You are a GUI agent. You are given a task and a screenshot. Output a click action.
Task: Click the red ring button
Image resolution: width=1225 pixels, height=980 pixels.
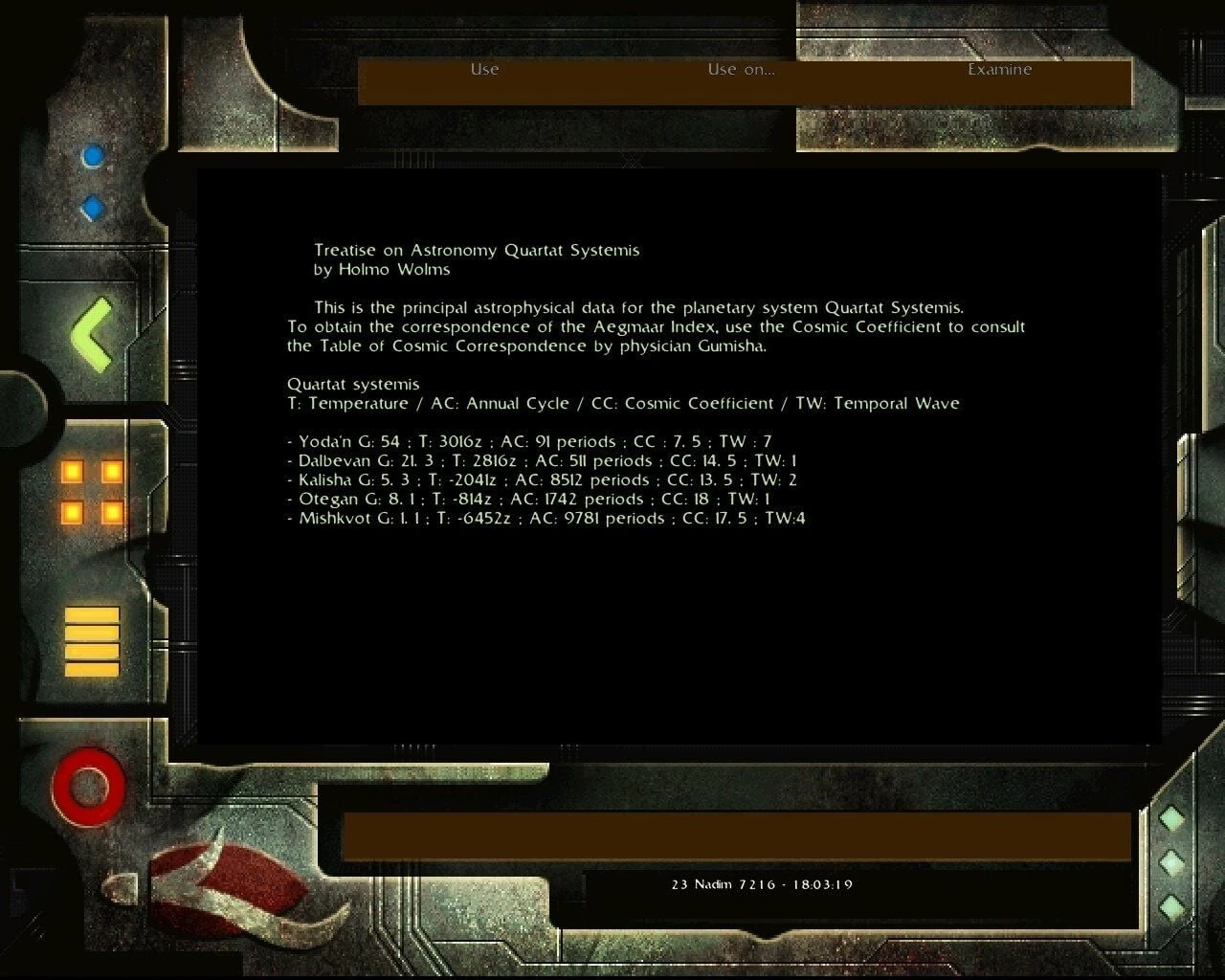click(89, 787)
